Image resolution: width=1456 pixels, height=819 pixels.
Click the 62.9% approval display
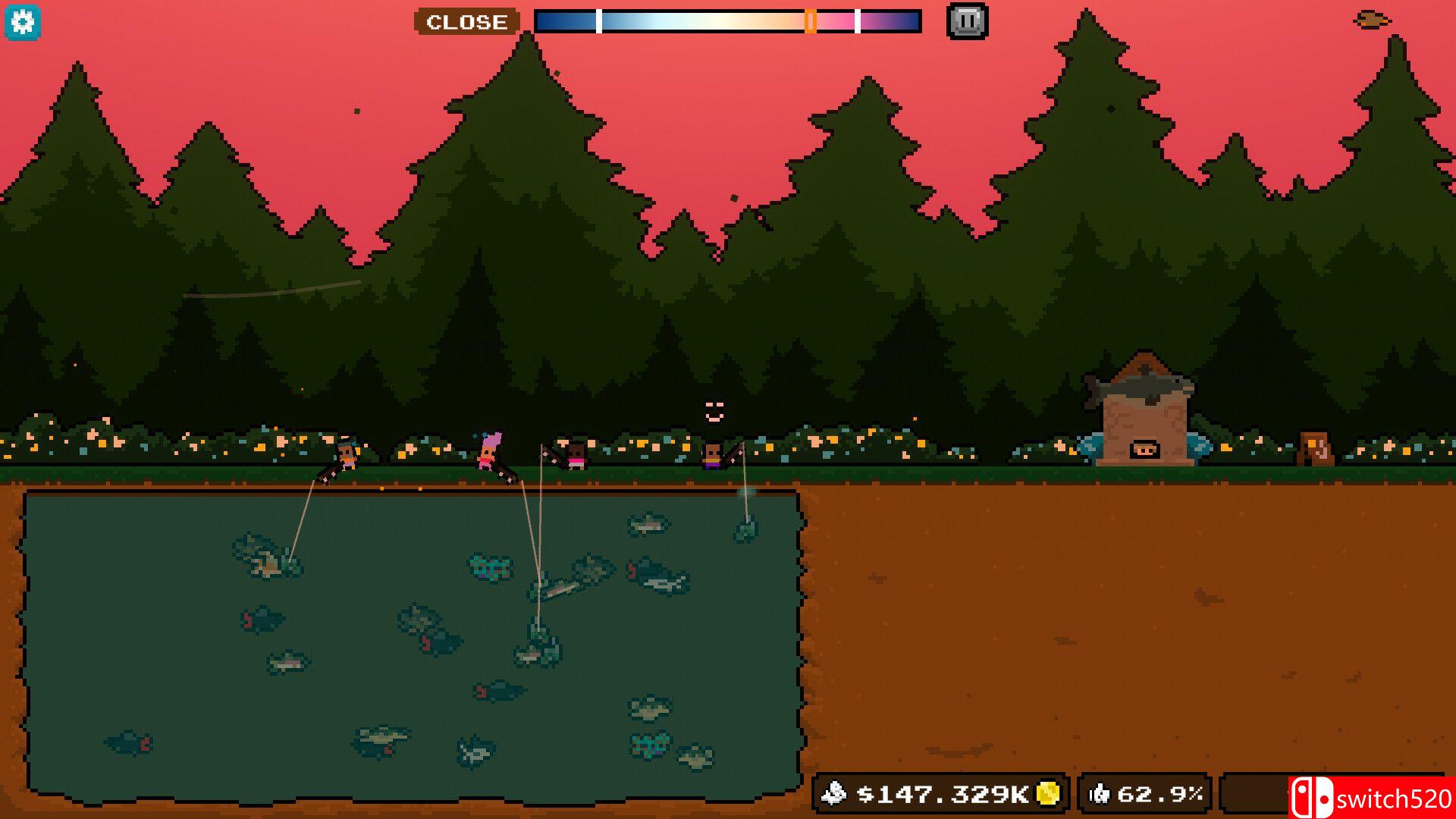(1150, 794)
